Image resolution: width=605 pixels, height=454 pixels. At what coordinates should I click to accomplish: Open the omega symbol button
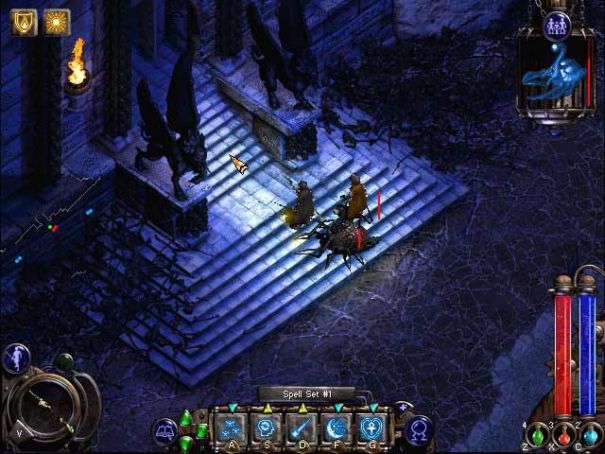420,432
